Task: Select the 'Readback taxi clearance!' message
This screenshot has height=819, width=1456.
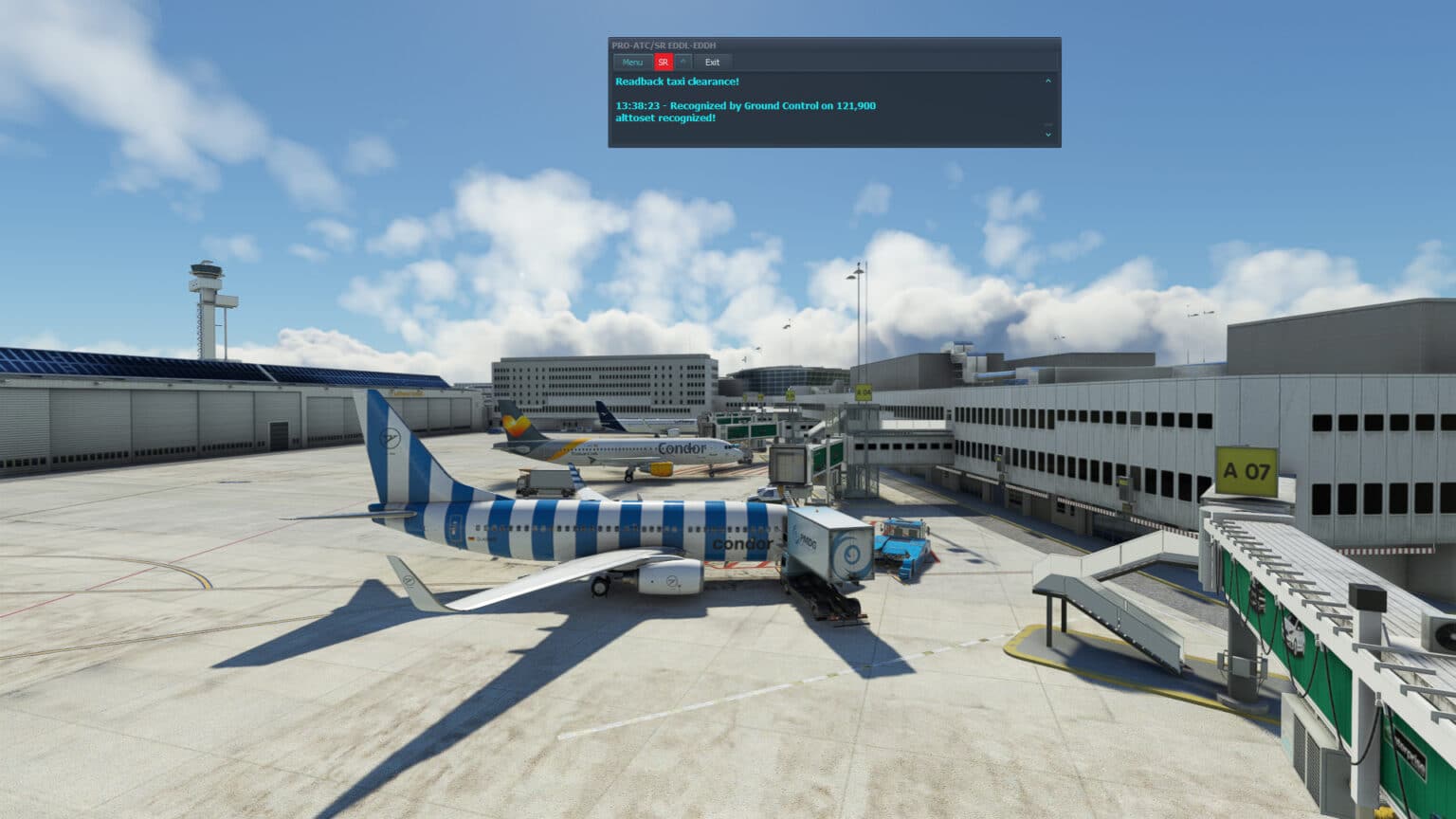Action: tap(677, 82)
